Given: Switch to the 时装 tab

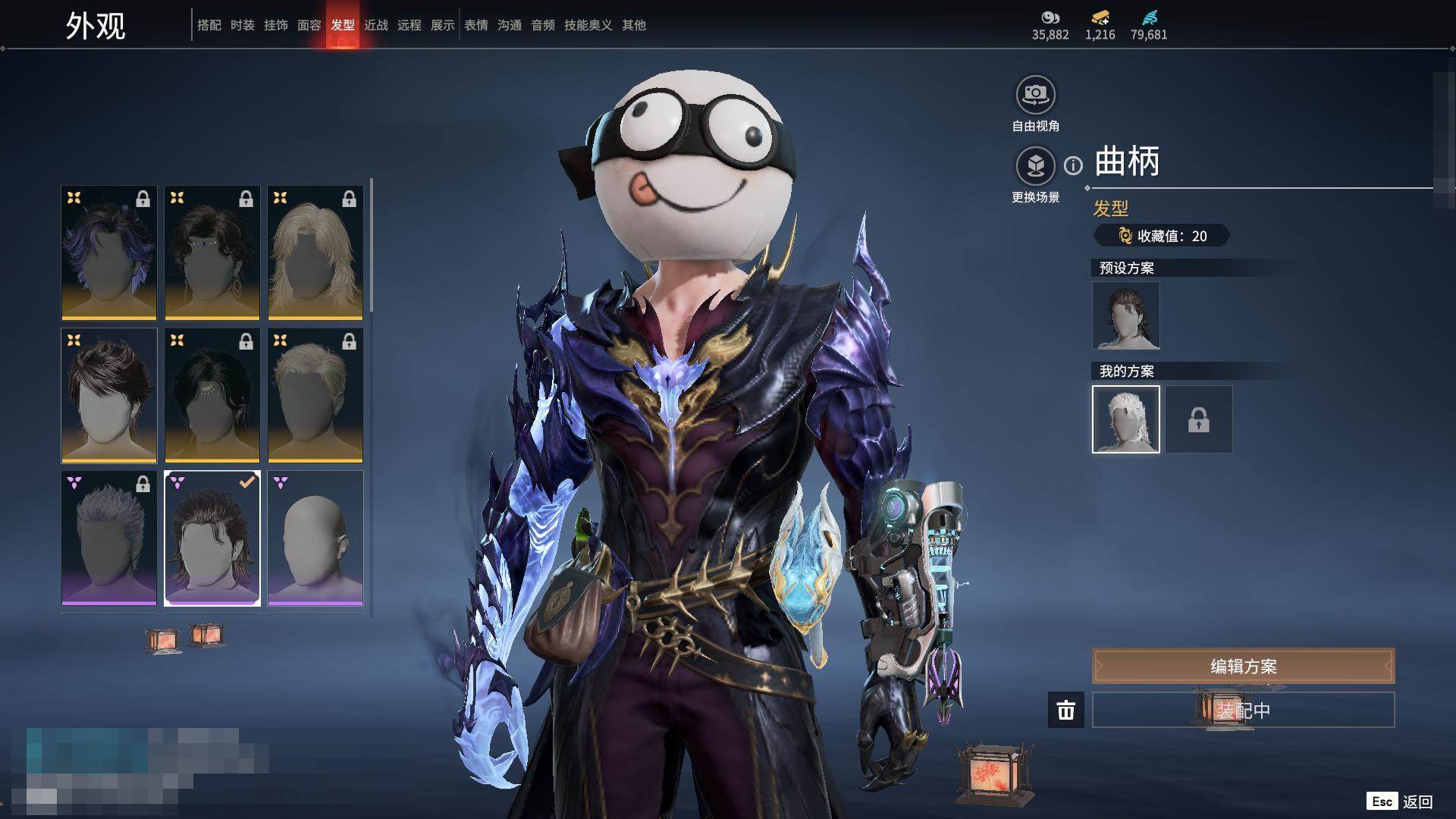Looking at the screenshot, I should [x=243, y=25].
